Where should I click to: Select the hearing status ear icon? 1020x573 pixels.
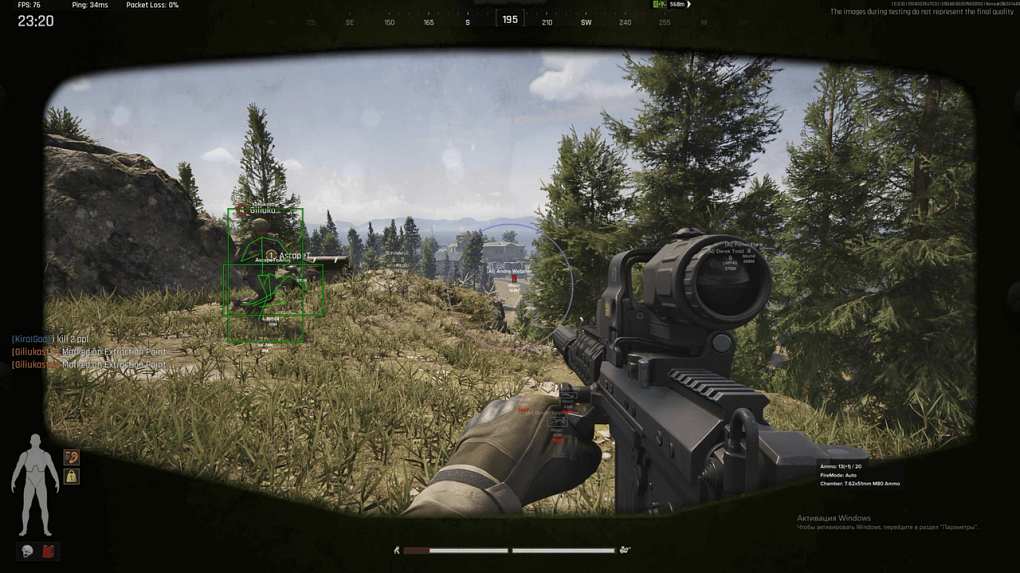pos(71,457)
